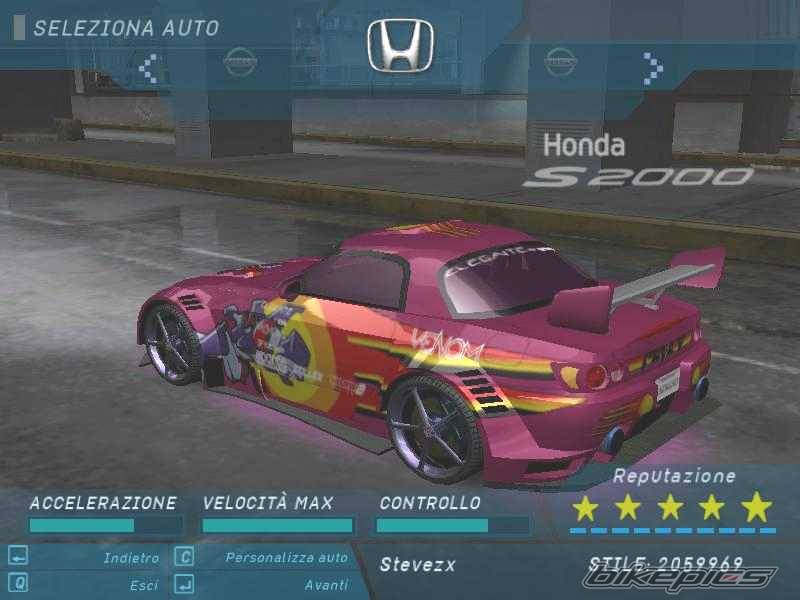Continue with Avanti
800x600 pixels.
pos(326,585)
